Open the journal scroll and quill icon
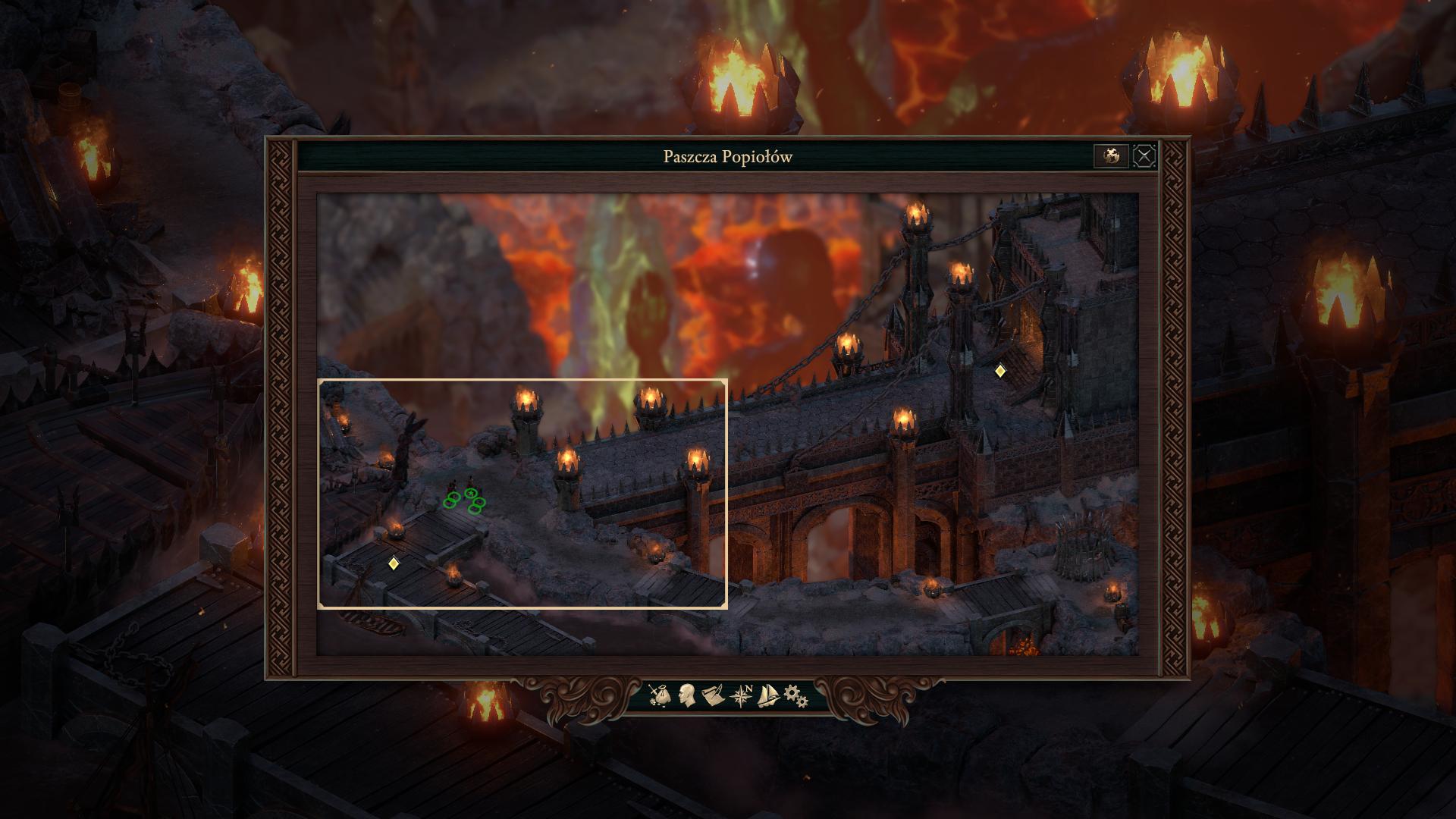Viewport: 1456px width, 819px height. tap(712, 695)
